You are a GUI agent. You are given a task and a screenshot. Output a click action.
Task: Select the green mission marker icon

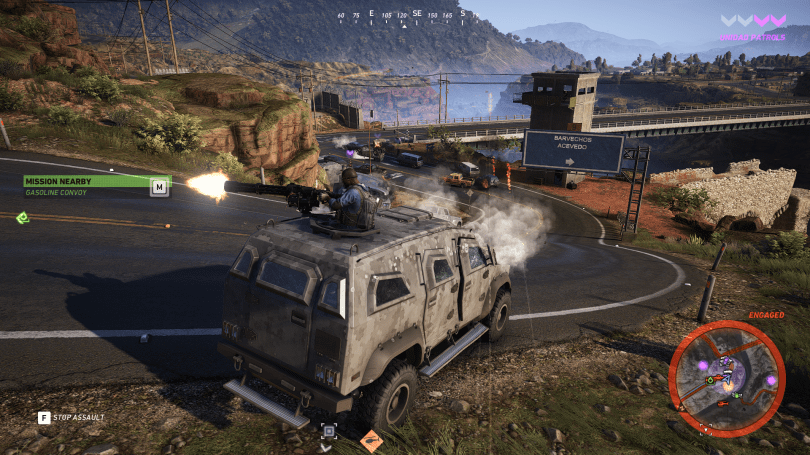point(22,217)
